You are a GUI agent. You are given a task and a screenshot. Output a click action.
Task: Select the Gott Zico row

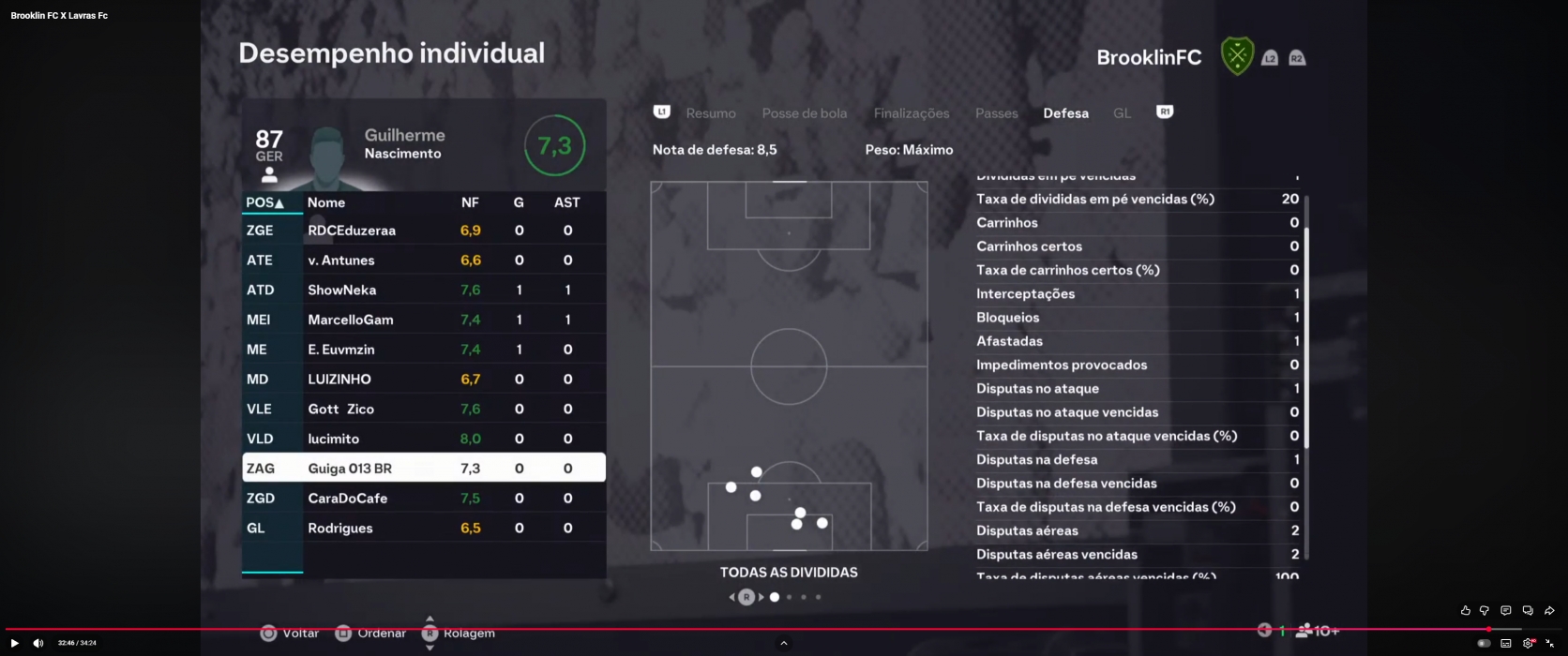[423, 410]
